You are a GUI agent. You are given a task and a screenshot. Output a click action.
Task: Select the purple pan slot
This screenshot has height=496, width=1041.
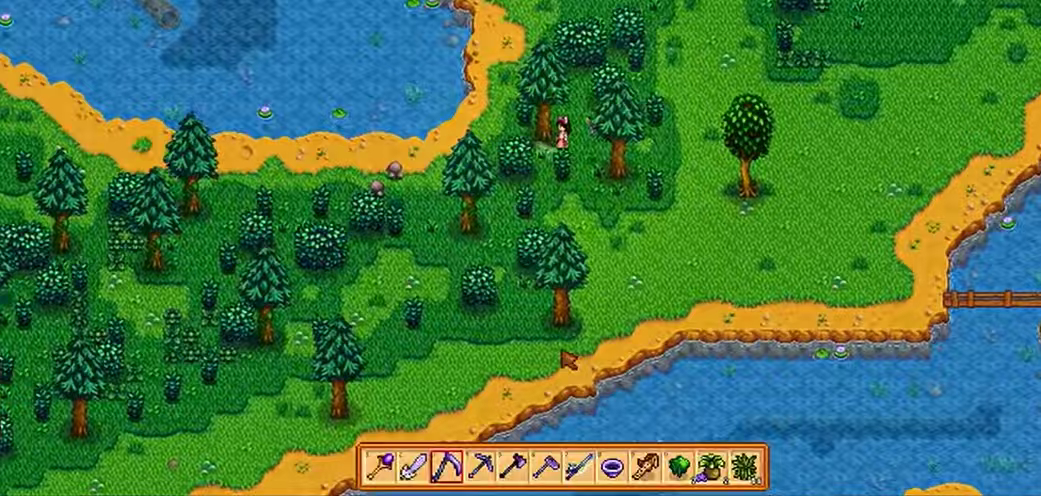(x=611, y=467)
